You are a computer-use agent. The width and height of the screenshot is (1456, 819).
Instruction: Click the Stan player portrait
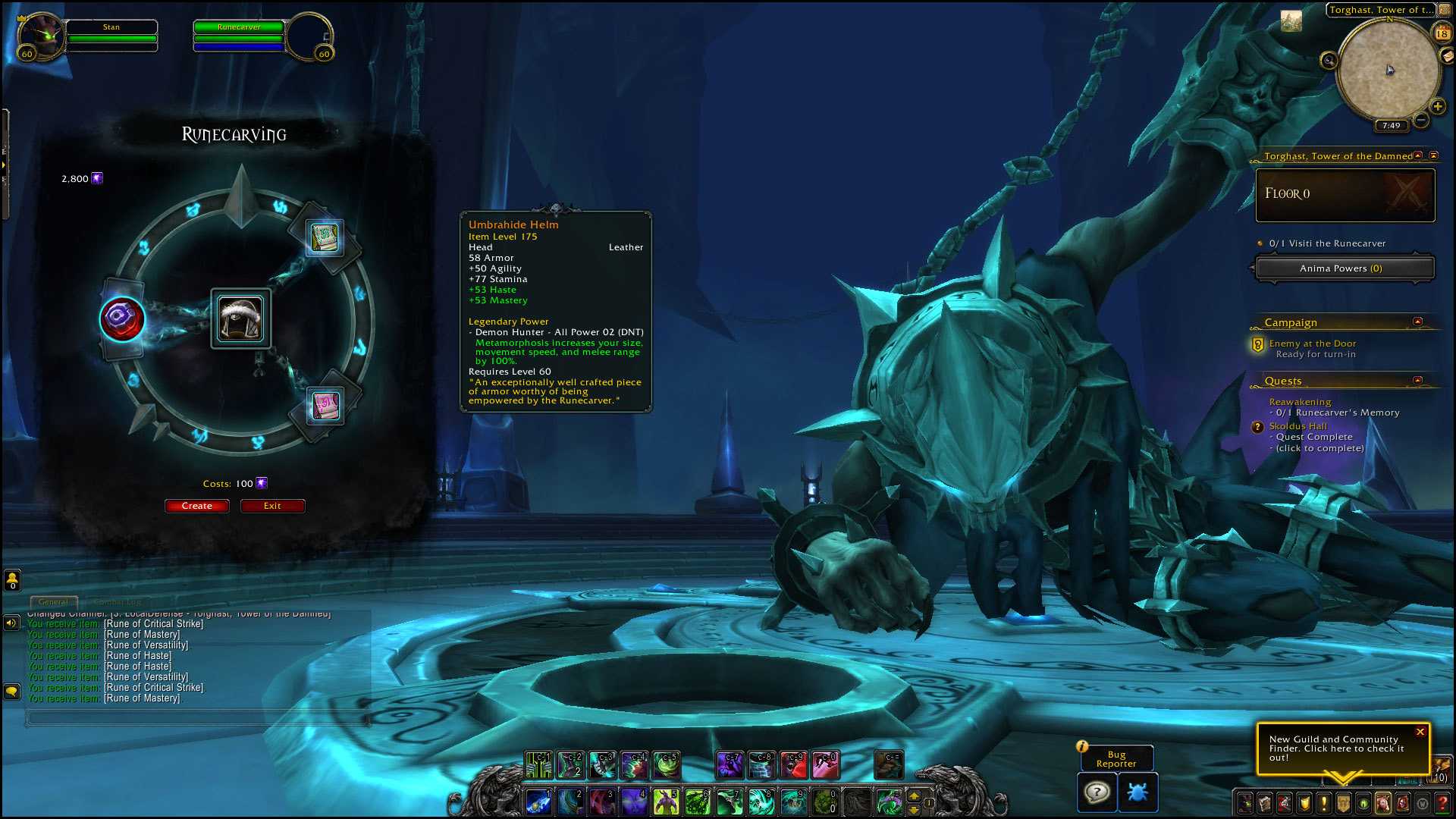[x=41, y=36]
